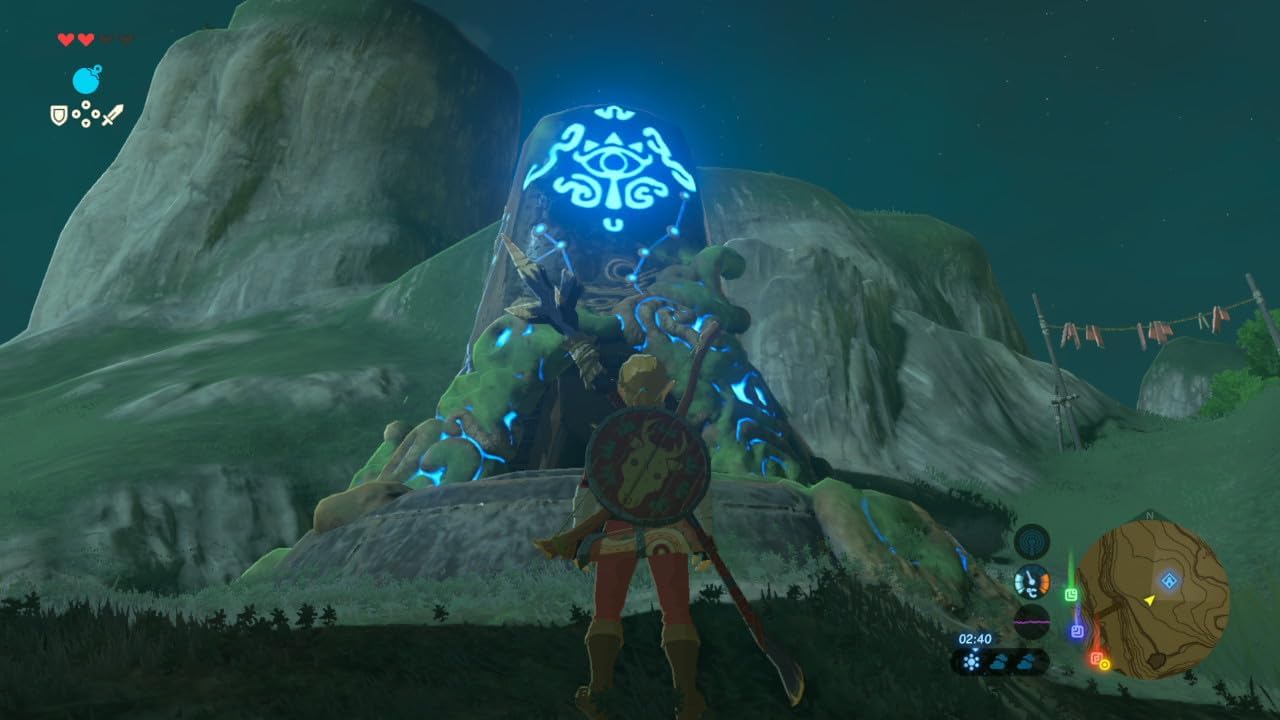Click the temperature gauge dial
1280x720 pixels.
pyautogui.click(x=1032, y=580)
